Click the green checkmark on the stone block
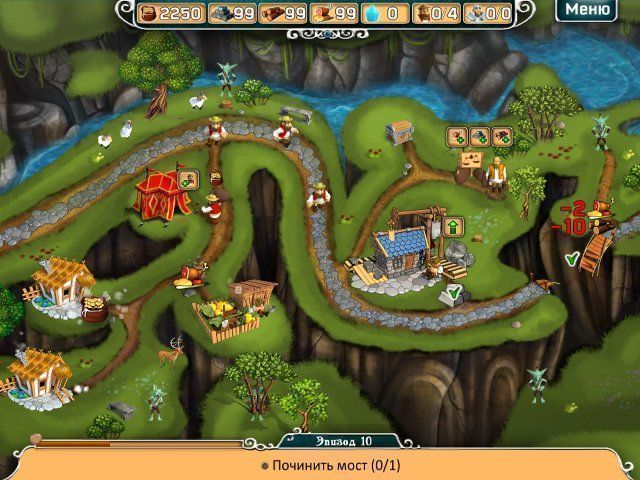The width and height of the screenshot is (640, 480). [453, 292]
